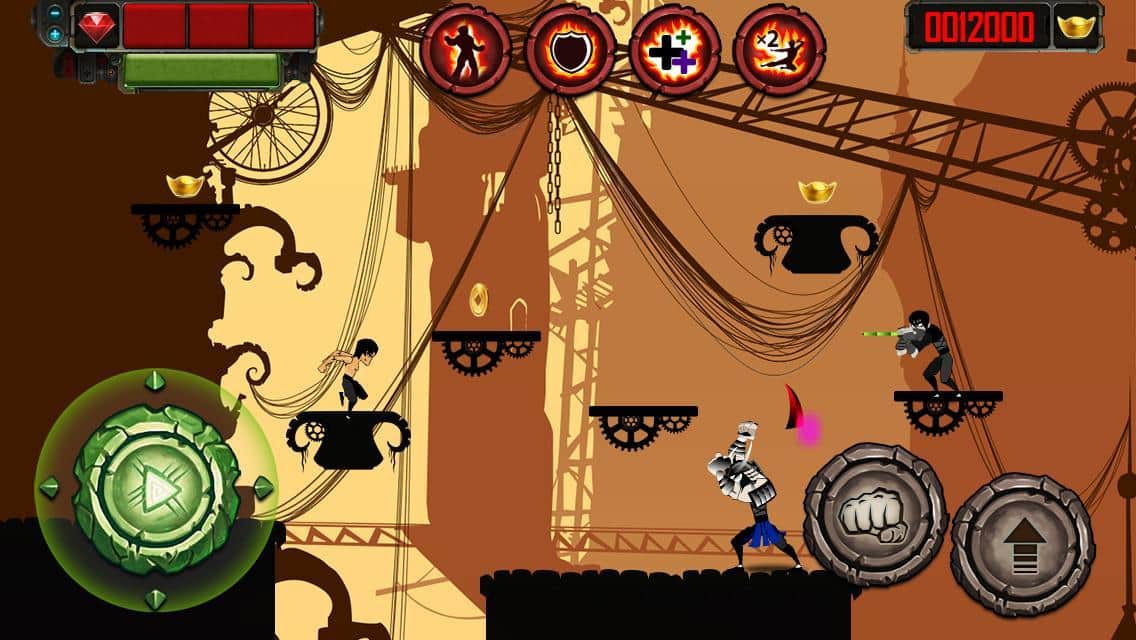The height and width of the screenshot is (640, 1136).
Task: Move right with the green joystick center arrow
Action: click(154, 489)
